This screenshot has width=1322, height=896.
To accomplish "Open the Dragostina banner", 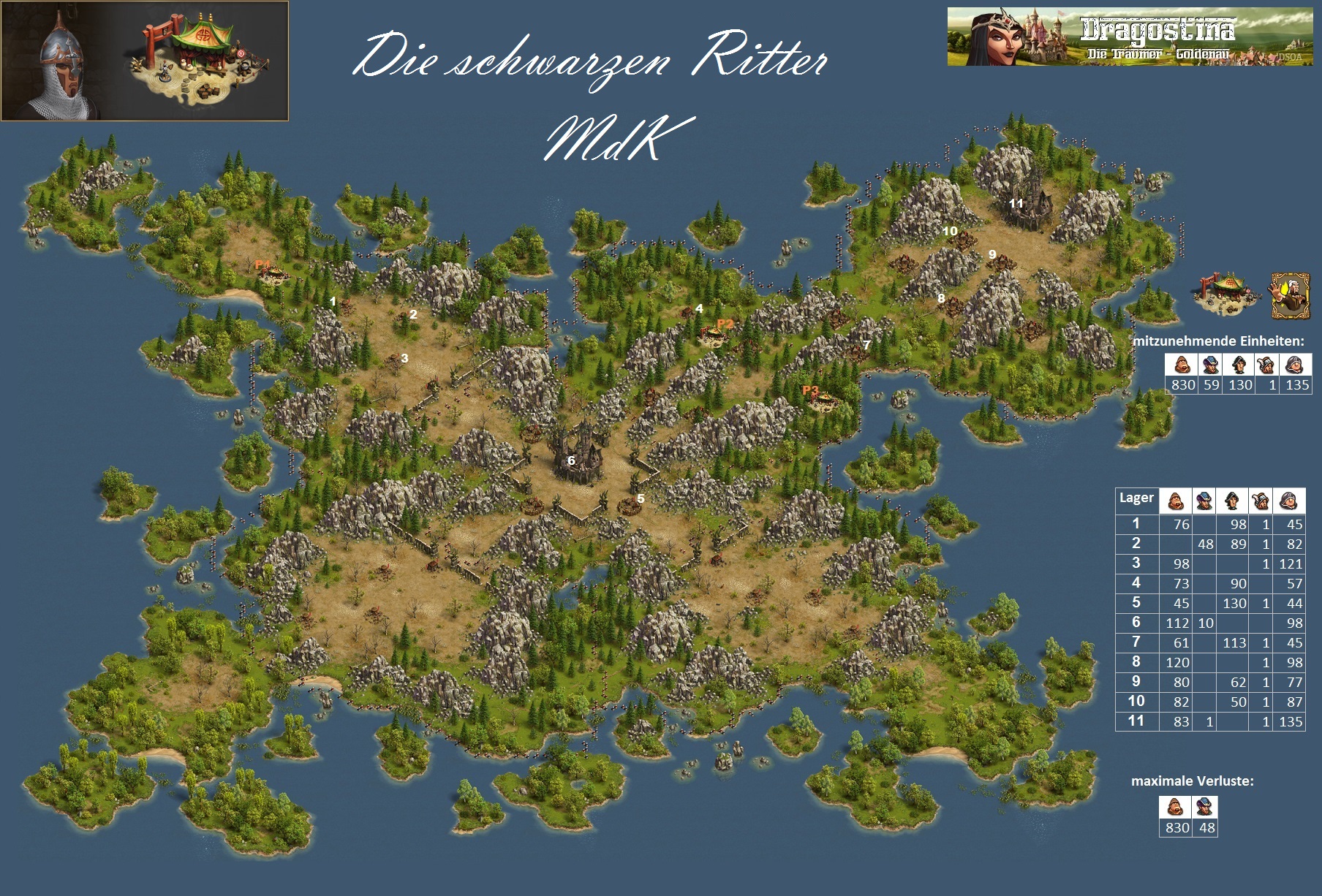I will point(1130,37).
